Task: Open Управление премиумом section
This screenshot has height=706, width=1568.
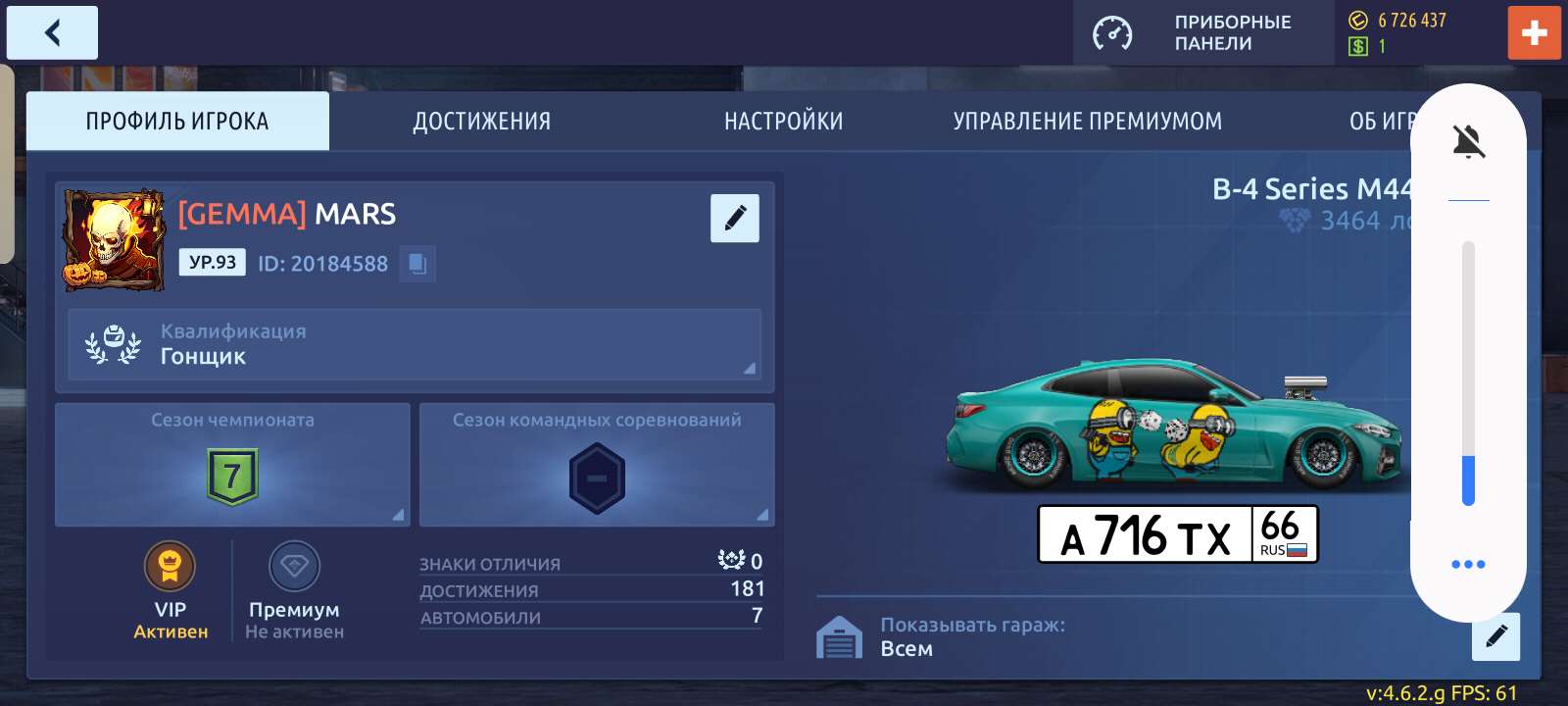Action: pyautogui.click(x=1088, y=120)
